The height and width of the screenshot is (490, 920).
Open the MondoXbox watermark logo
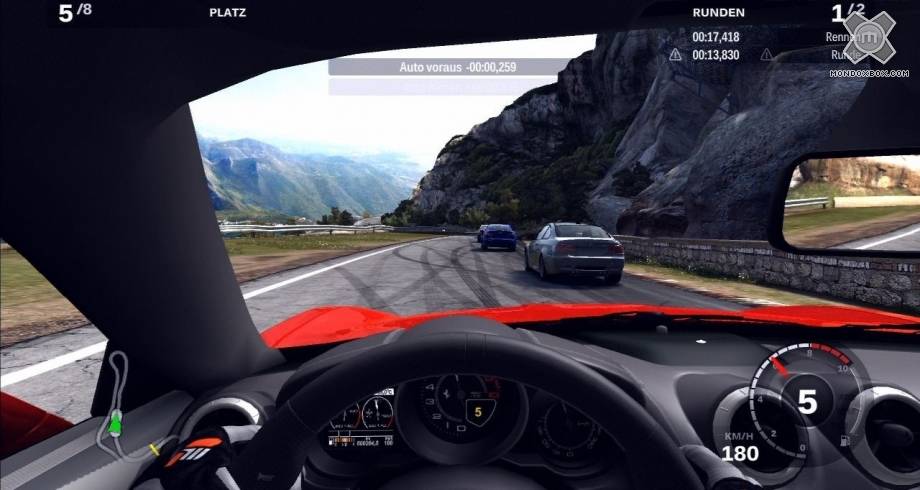(x=869, y=40)
